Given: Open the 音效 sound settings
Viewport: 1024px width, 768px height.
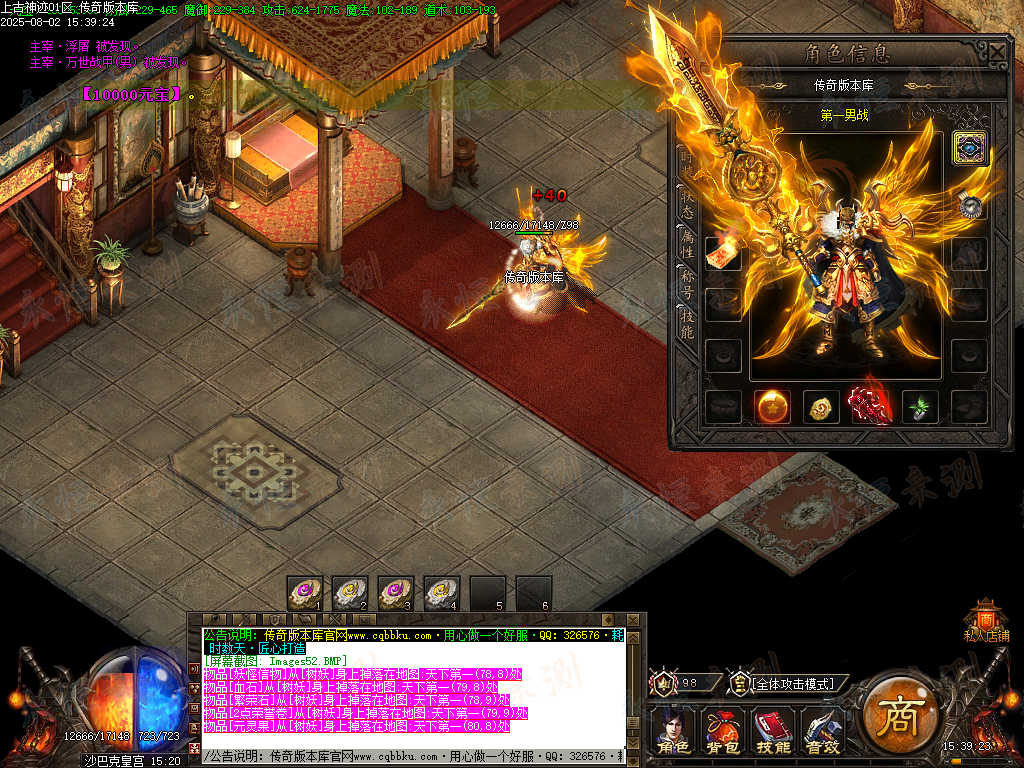Looking at the screenshot, I should [x=822, y=730].
